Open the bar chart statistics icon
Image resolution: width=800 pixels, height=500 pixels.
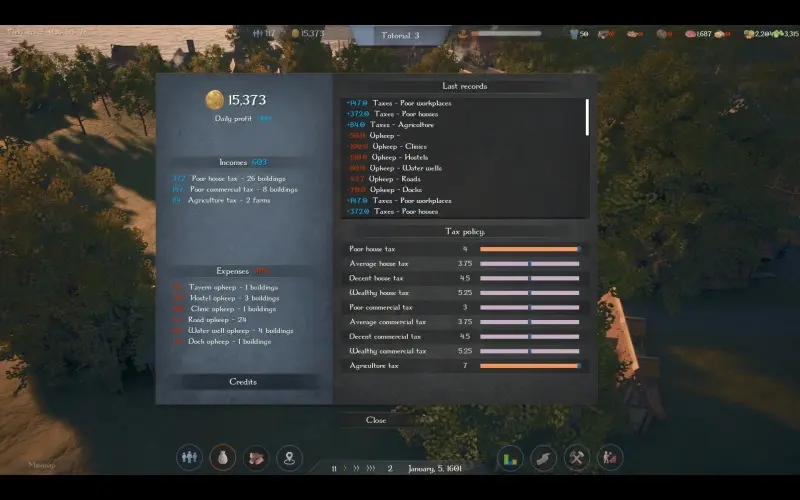coord(510,458)
